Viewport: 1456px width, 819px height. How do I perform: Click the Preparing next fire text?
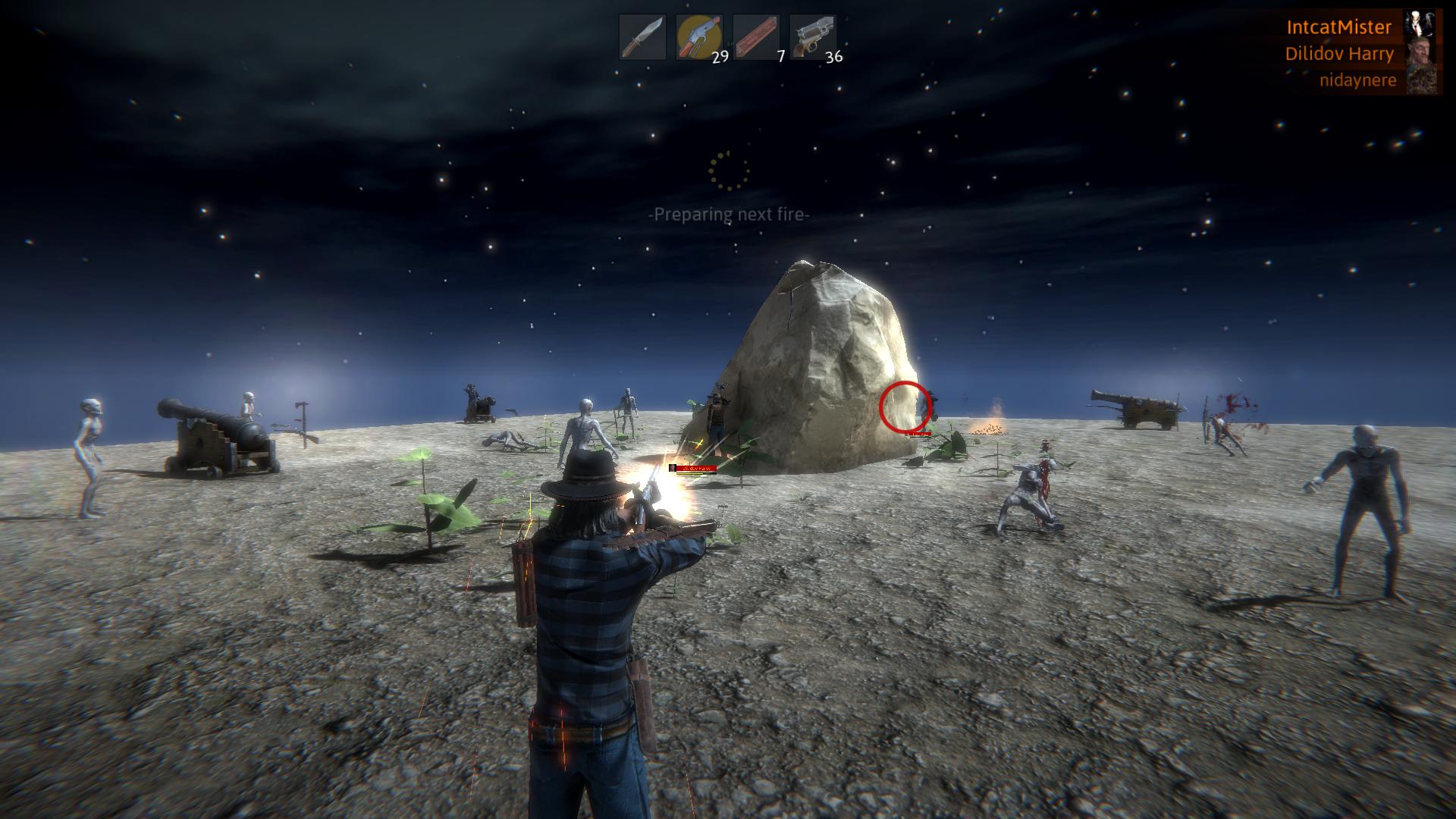pyautogui.click(x=728, y=215)
